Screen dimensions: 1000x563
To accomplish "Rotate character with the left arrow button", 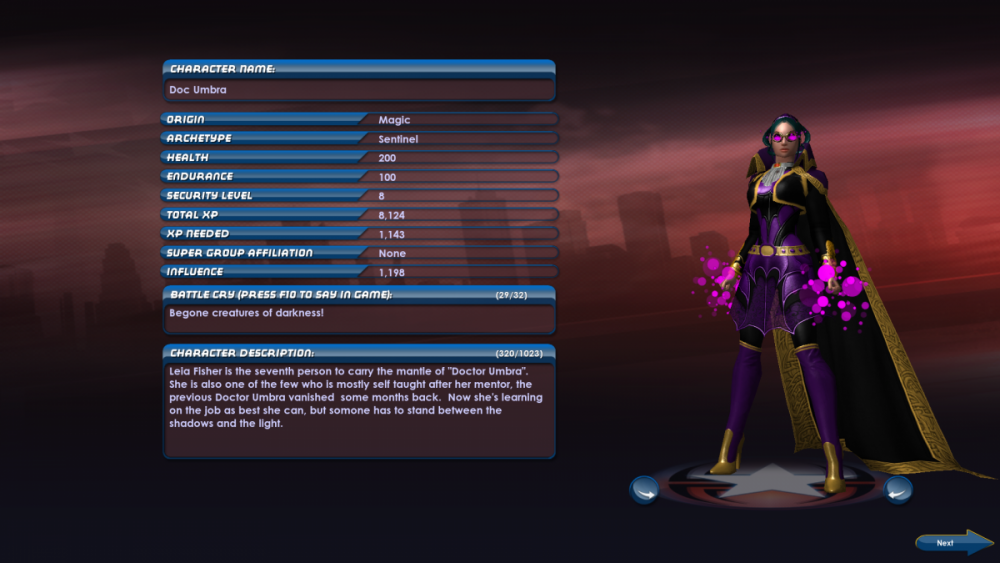I will 644,490.
